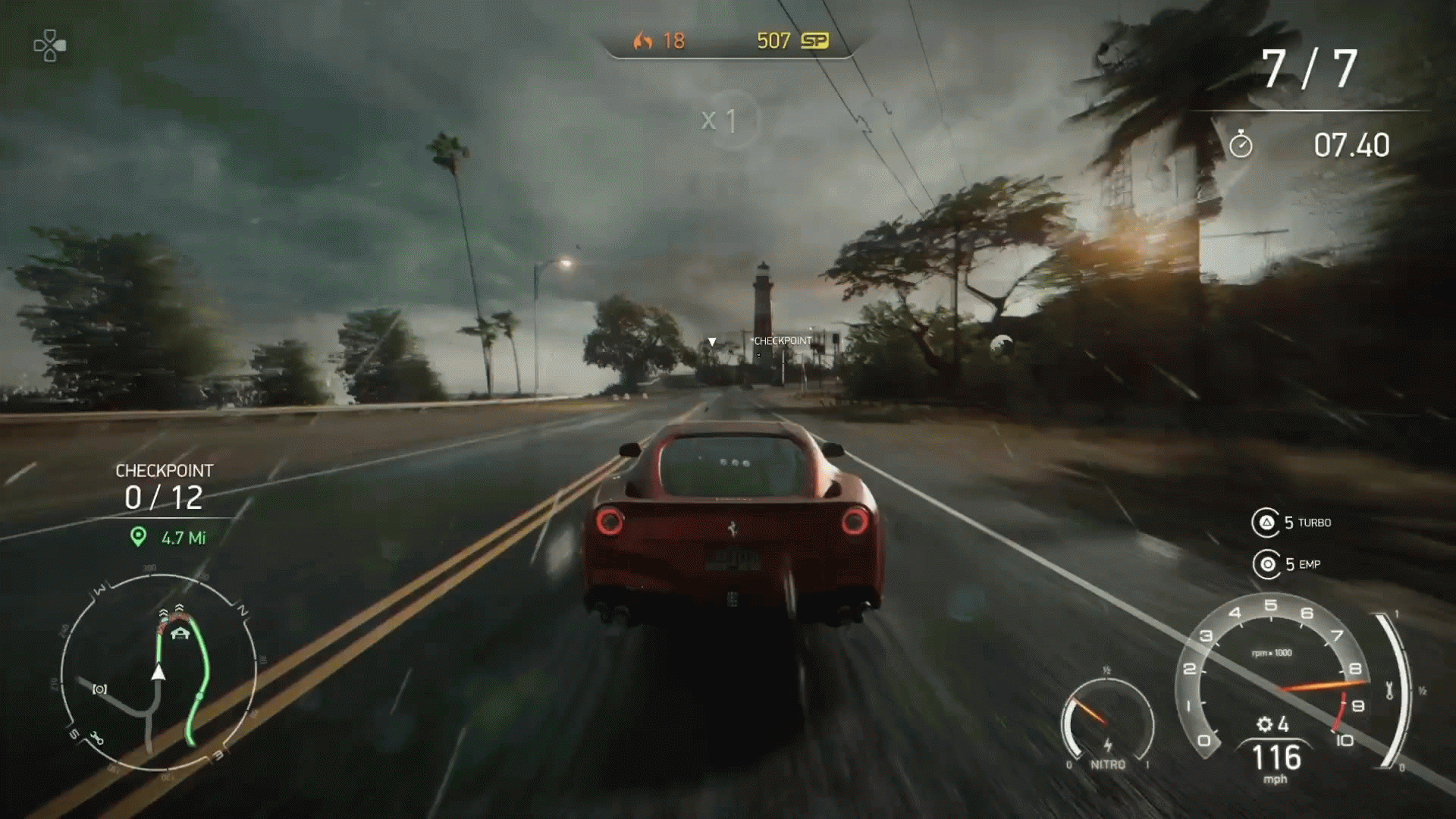Click the Checkpoint 0/12 objective tracker
1456x819 pixels.
[x=164, y=487]
